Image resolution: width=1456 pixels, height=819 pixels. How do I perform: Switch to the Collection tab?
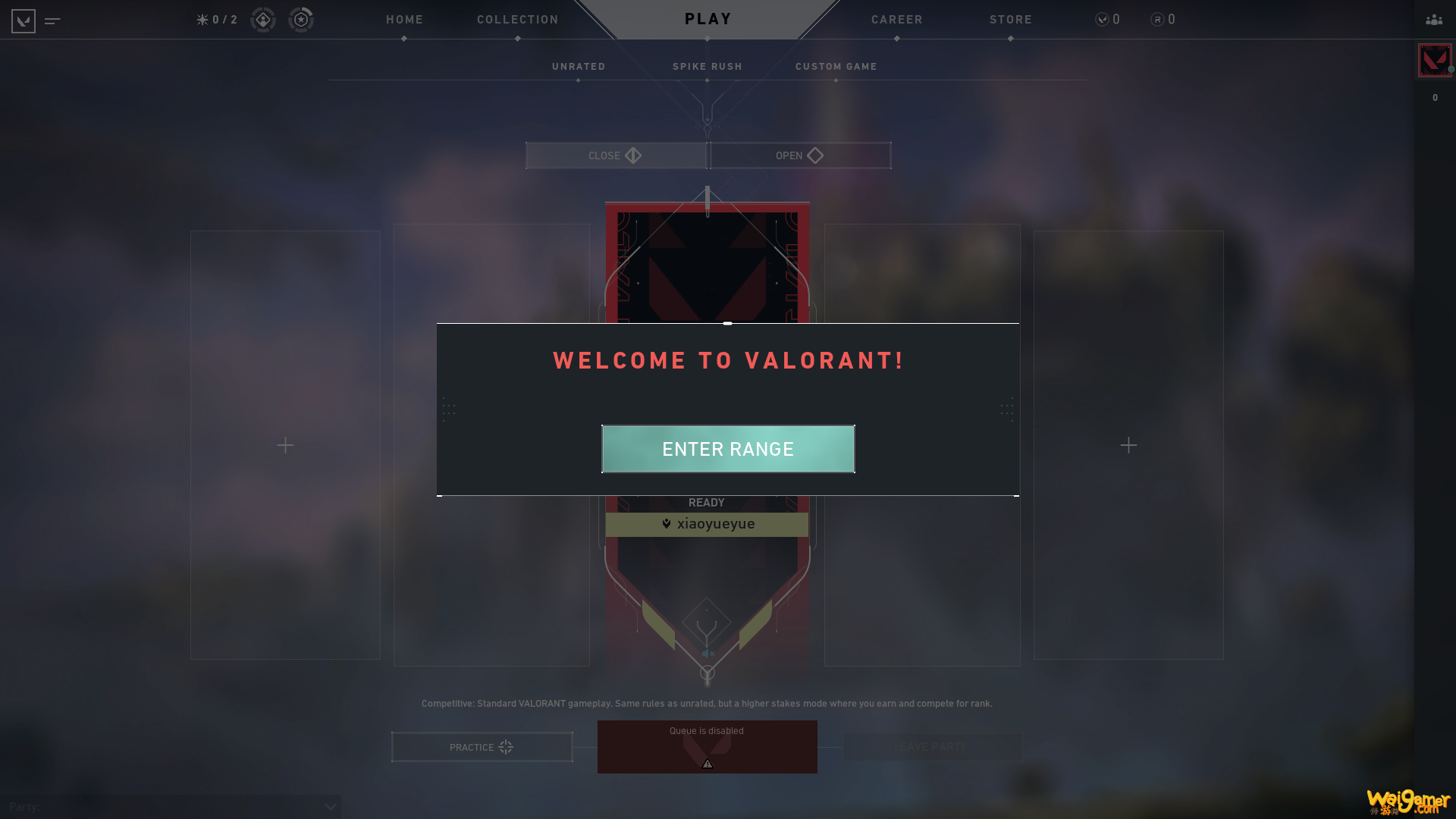pos(517,20)
